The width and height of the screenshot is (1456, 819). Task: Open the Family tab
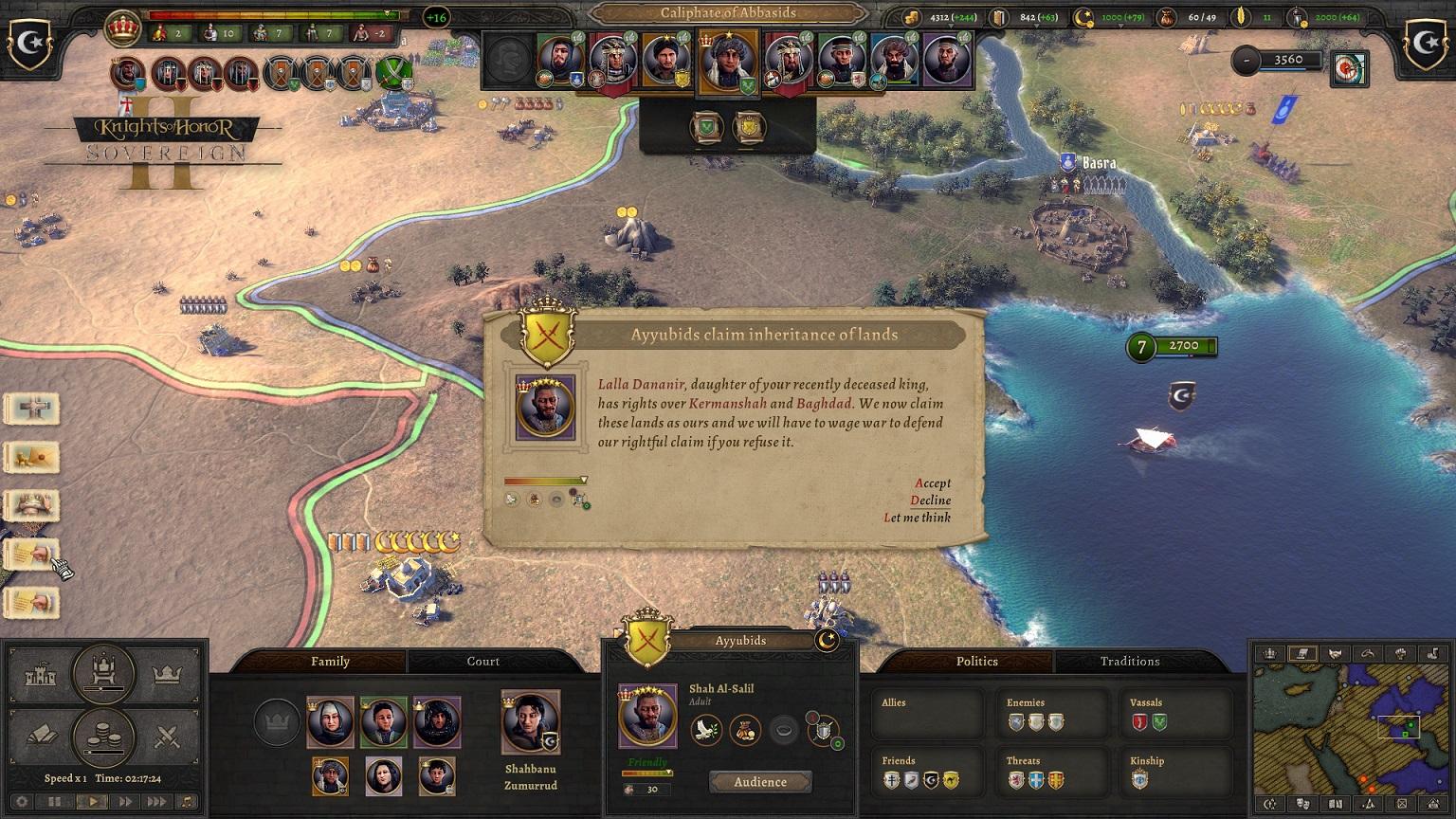[x=330, y=662]
